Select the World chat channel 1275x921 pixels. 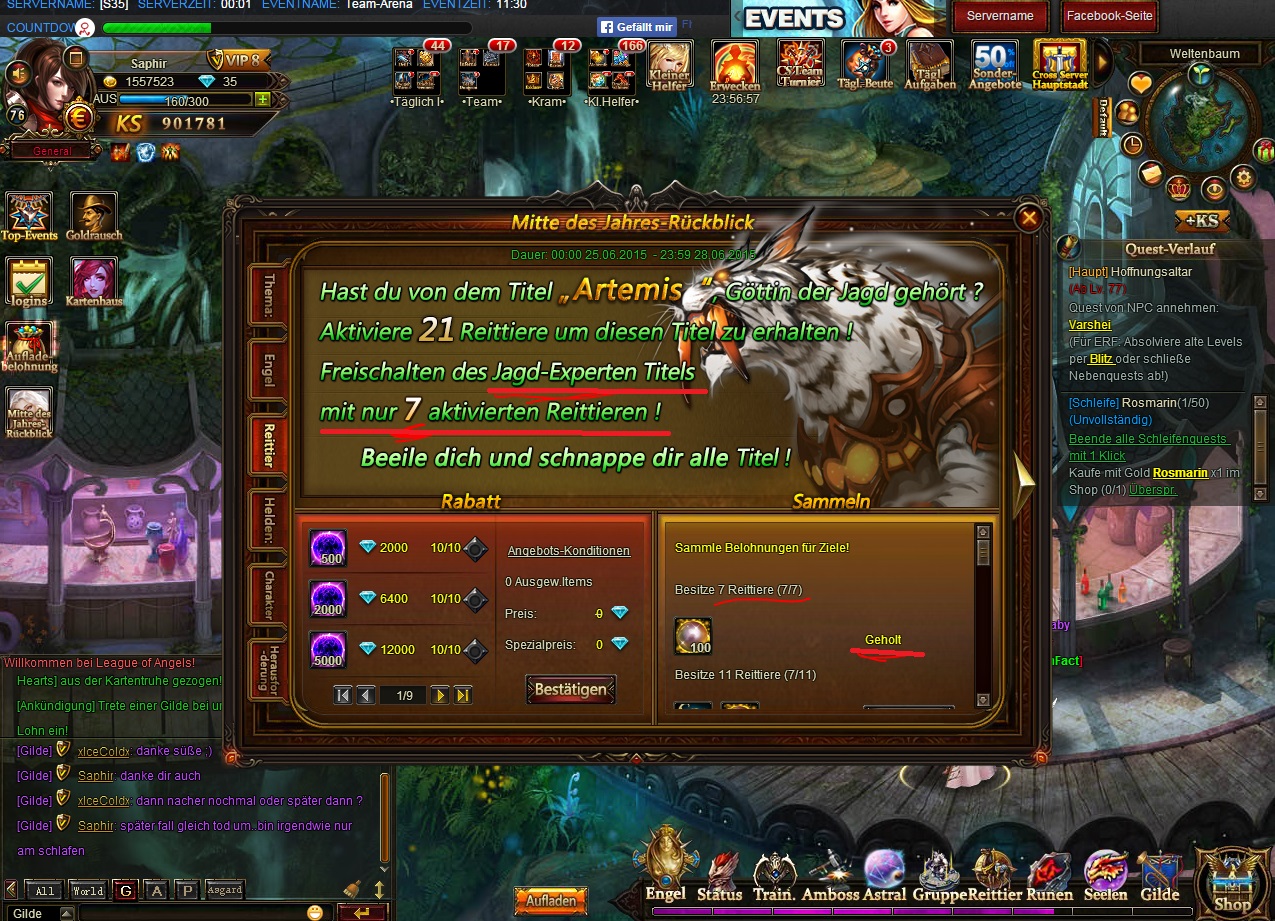tap(87, 890)
